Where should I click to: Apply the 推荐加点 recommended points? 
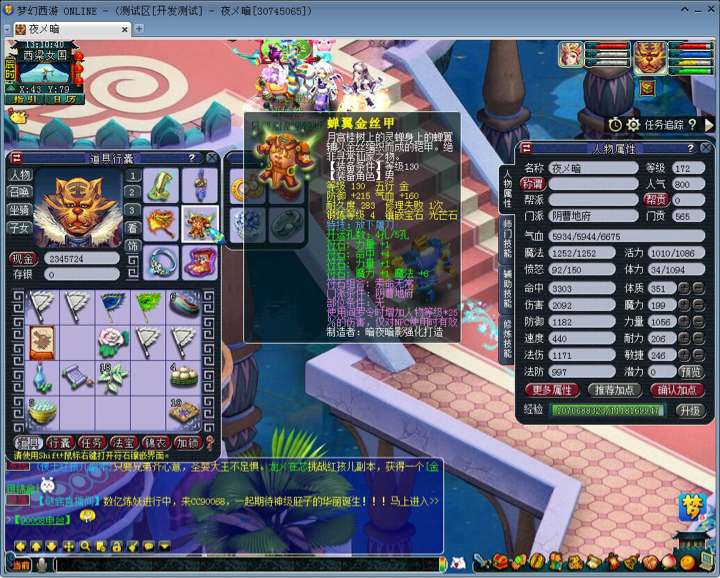click(x=614, y=390)
